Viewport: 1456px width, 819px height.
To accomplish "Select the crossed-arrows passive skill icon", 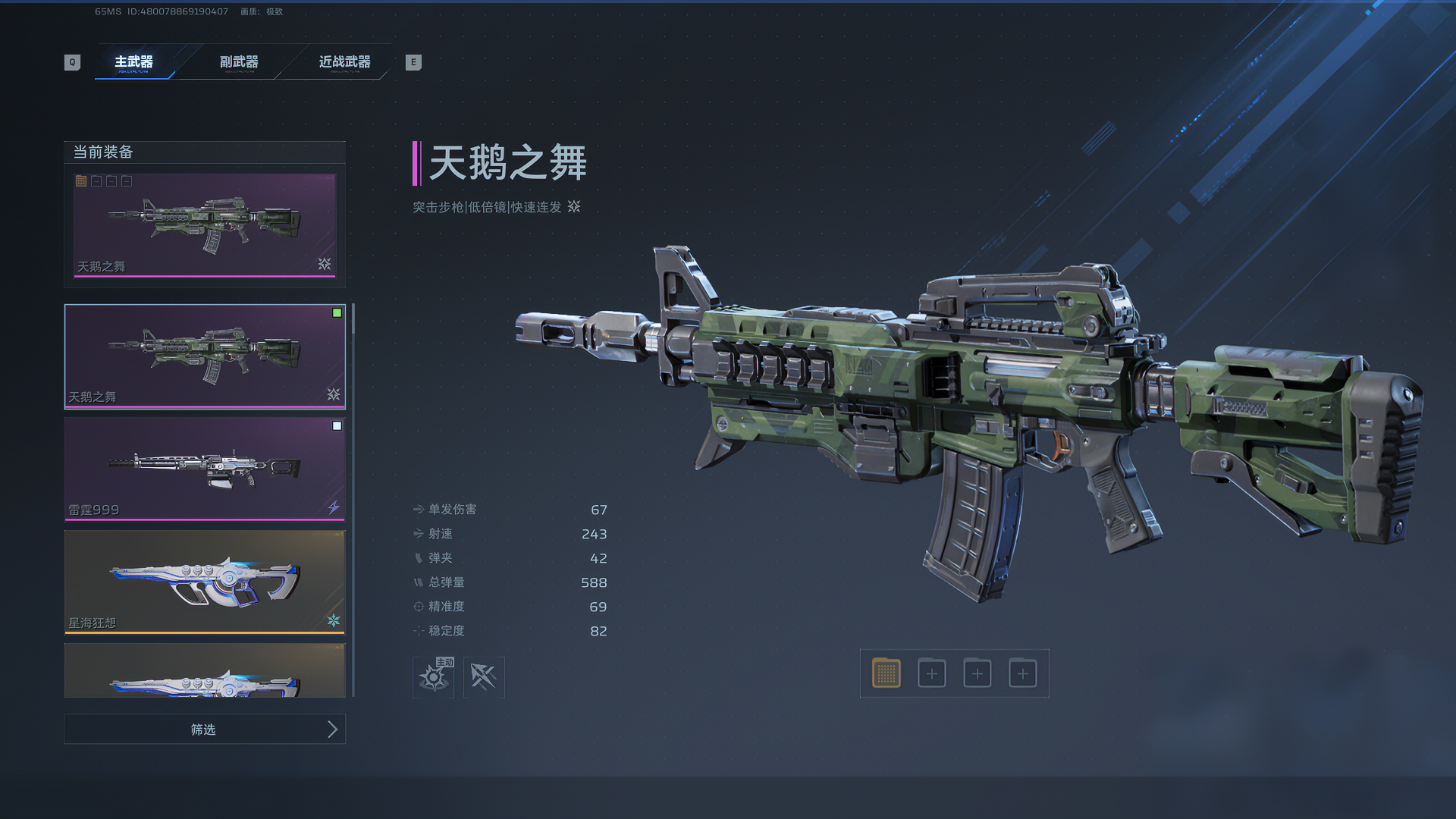I will [x=484, y=676].
